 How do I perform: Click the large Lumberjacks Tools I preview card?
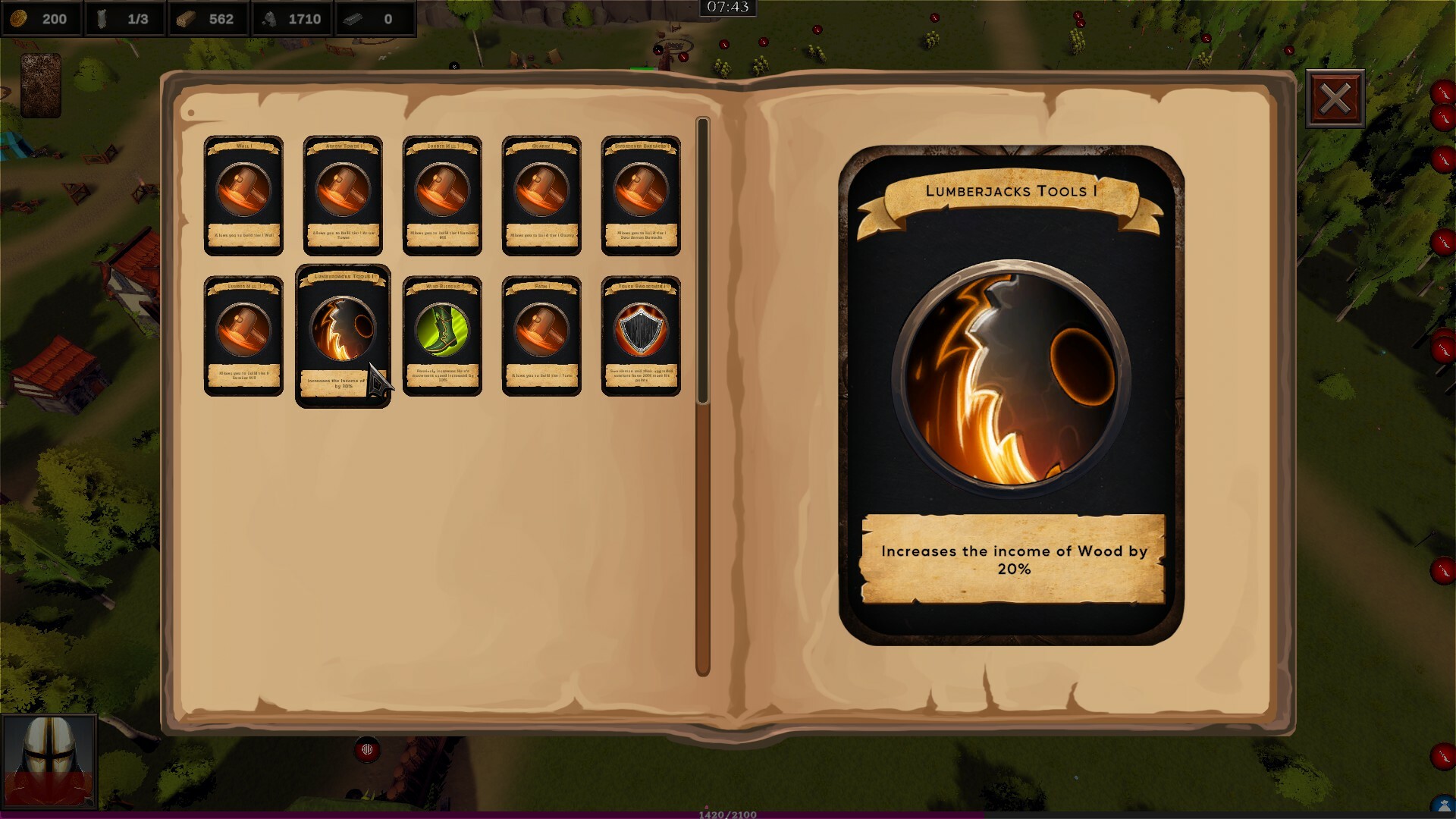point(1011,394)
